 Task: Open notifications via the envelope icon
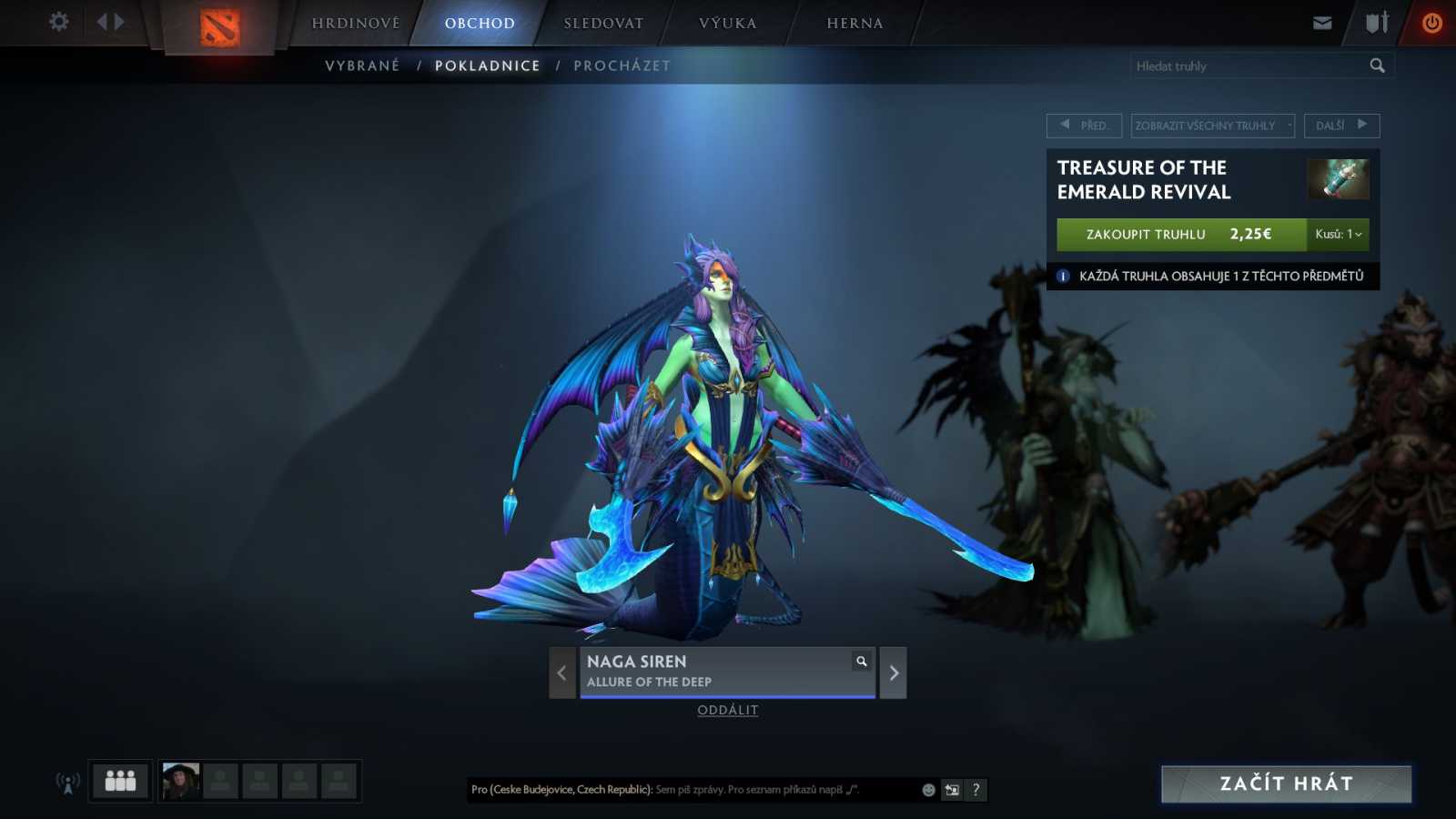1321,22
